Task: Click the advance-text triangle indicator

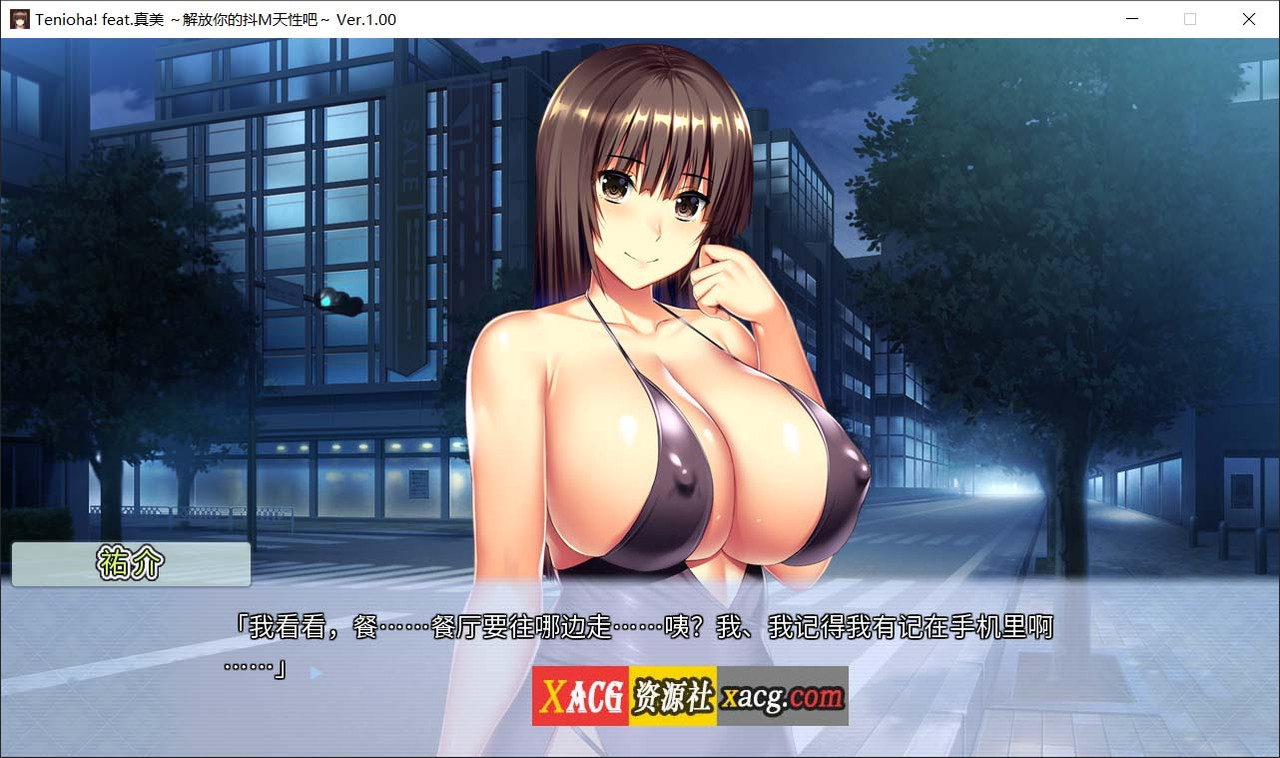Action: [x=316, y=673]
